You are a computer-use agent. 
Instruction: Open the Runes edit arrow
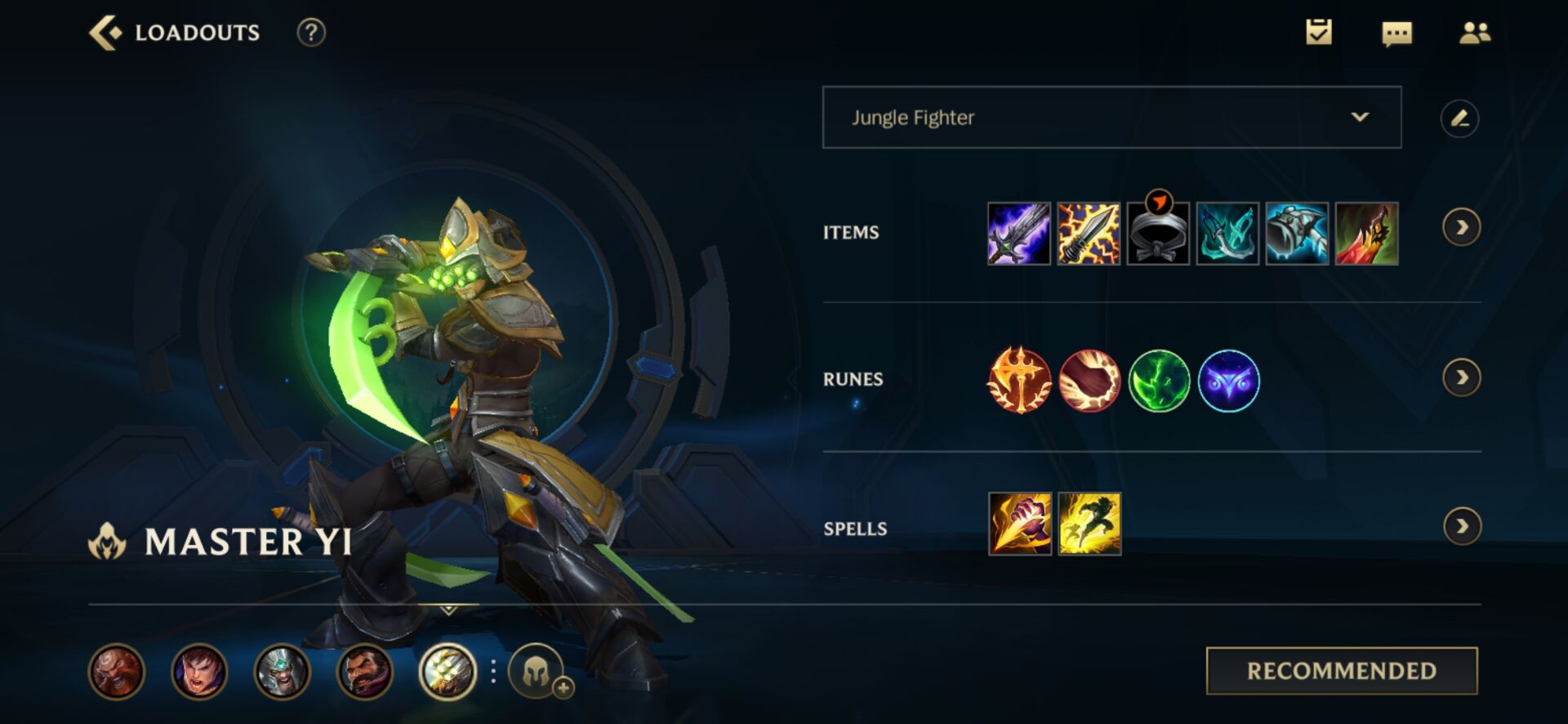(x=1461, y=378)
